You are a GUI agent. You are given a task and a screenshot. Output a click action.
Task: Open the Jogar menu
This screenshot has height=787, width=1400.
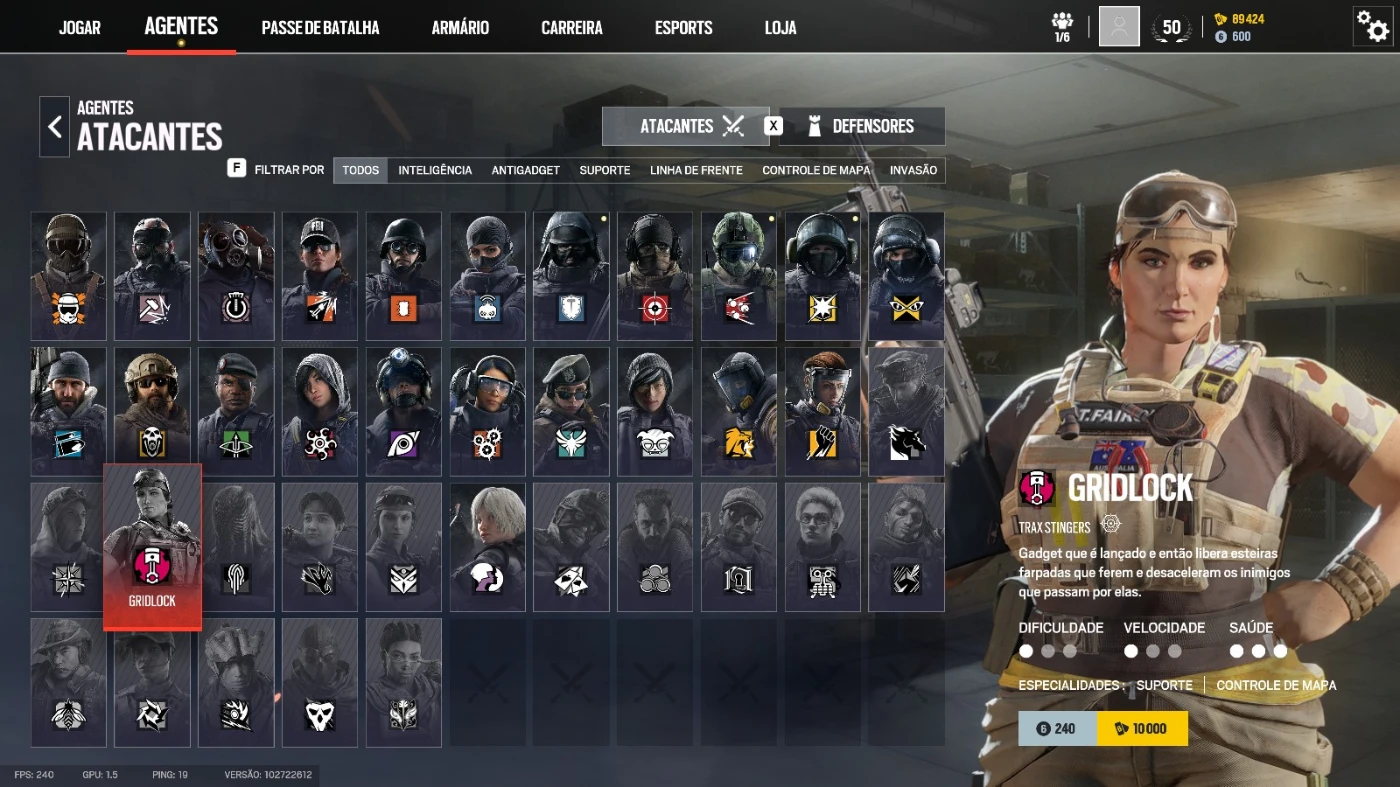pyautogui.click(x=80, y=27)
